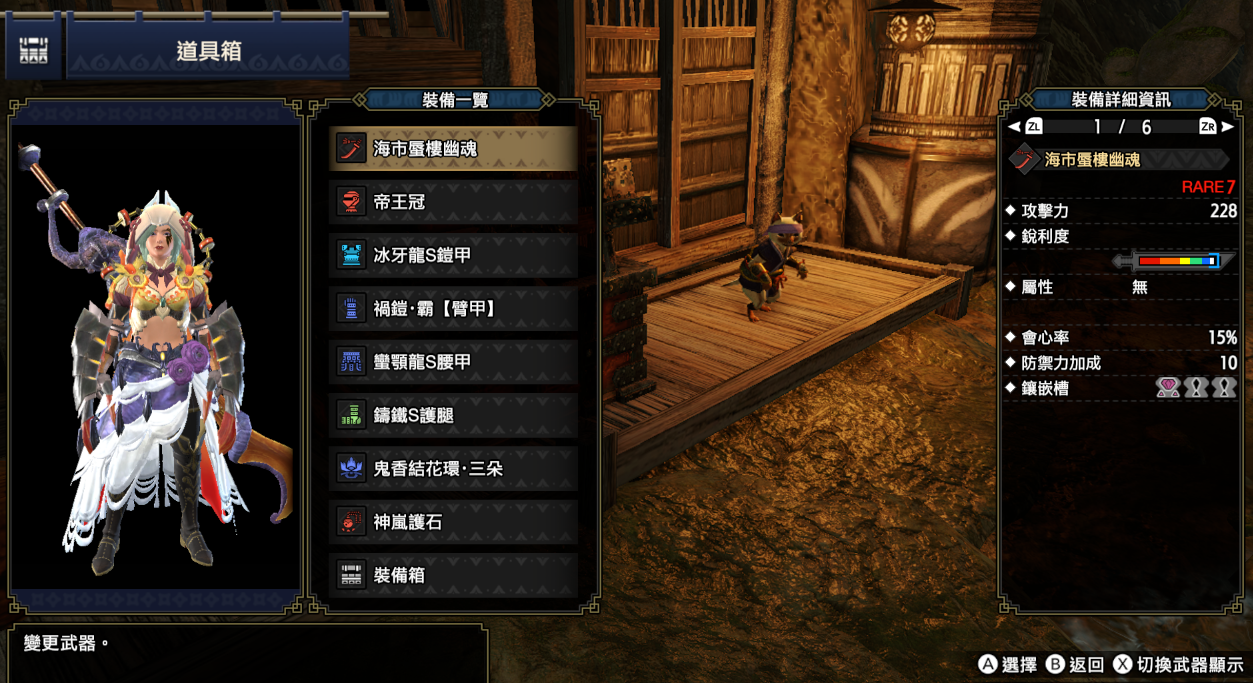Select the 海市蜃樓幽魂 weapon entry
The width and height of the screenshot is (1253, 683).
point(454,149)
